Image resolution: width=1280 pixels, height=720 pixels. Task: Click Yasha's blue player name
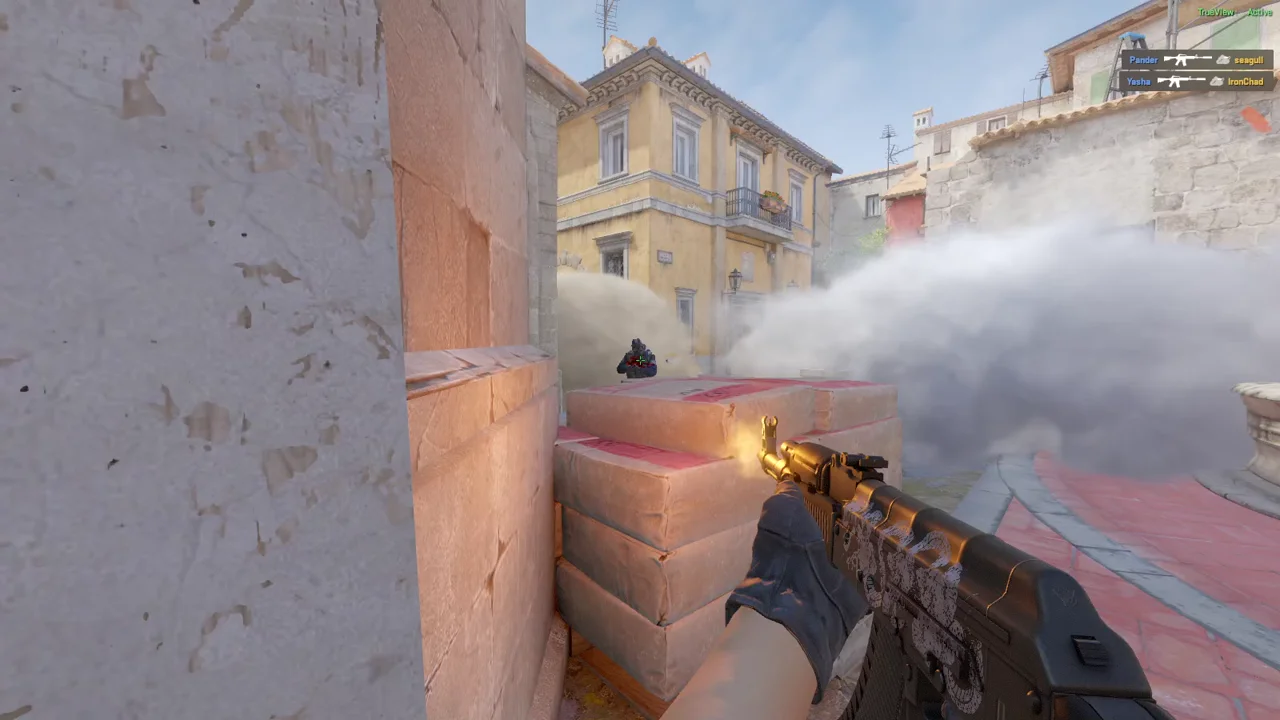click(x=1137, y=81)
